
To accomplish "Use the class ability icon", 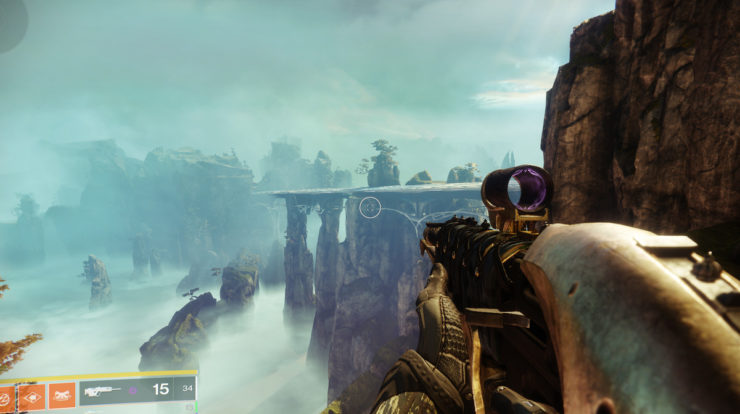I will 62,396.
